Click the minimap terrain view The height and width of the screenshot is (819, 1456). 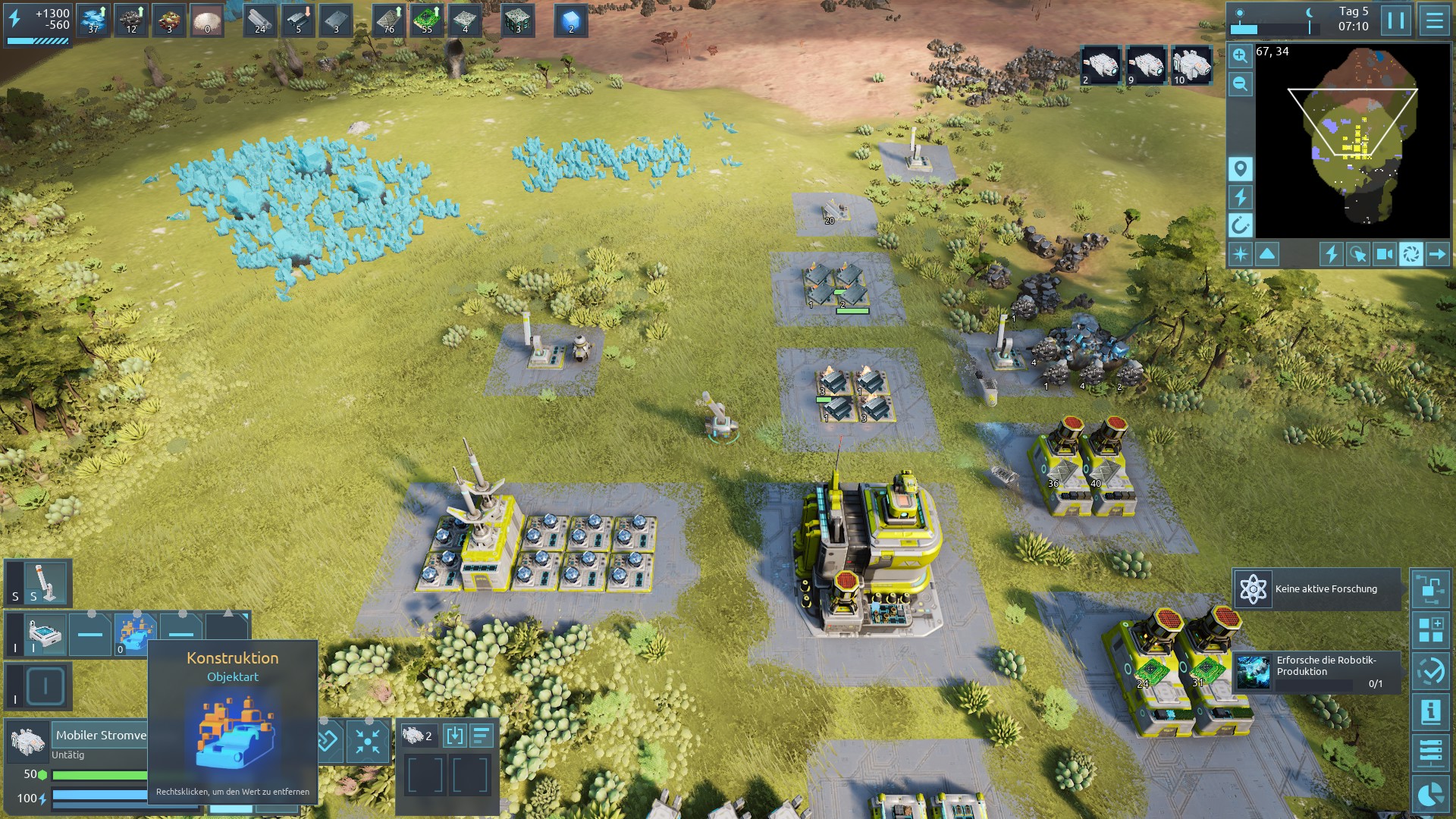pyautogui.click(x=1354, y=140)
